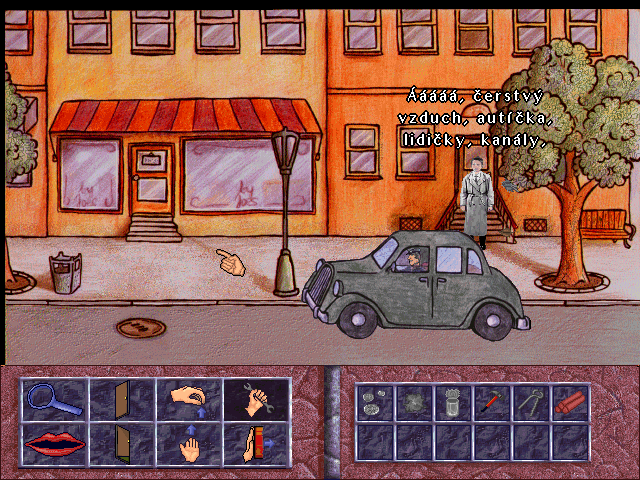Viewport: 640px width, 480px height.
Task: Select the pliers in the inventory
Action: [x=531, y=402]
